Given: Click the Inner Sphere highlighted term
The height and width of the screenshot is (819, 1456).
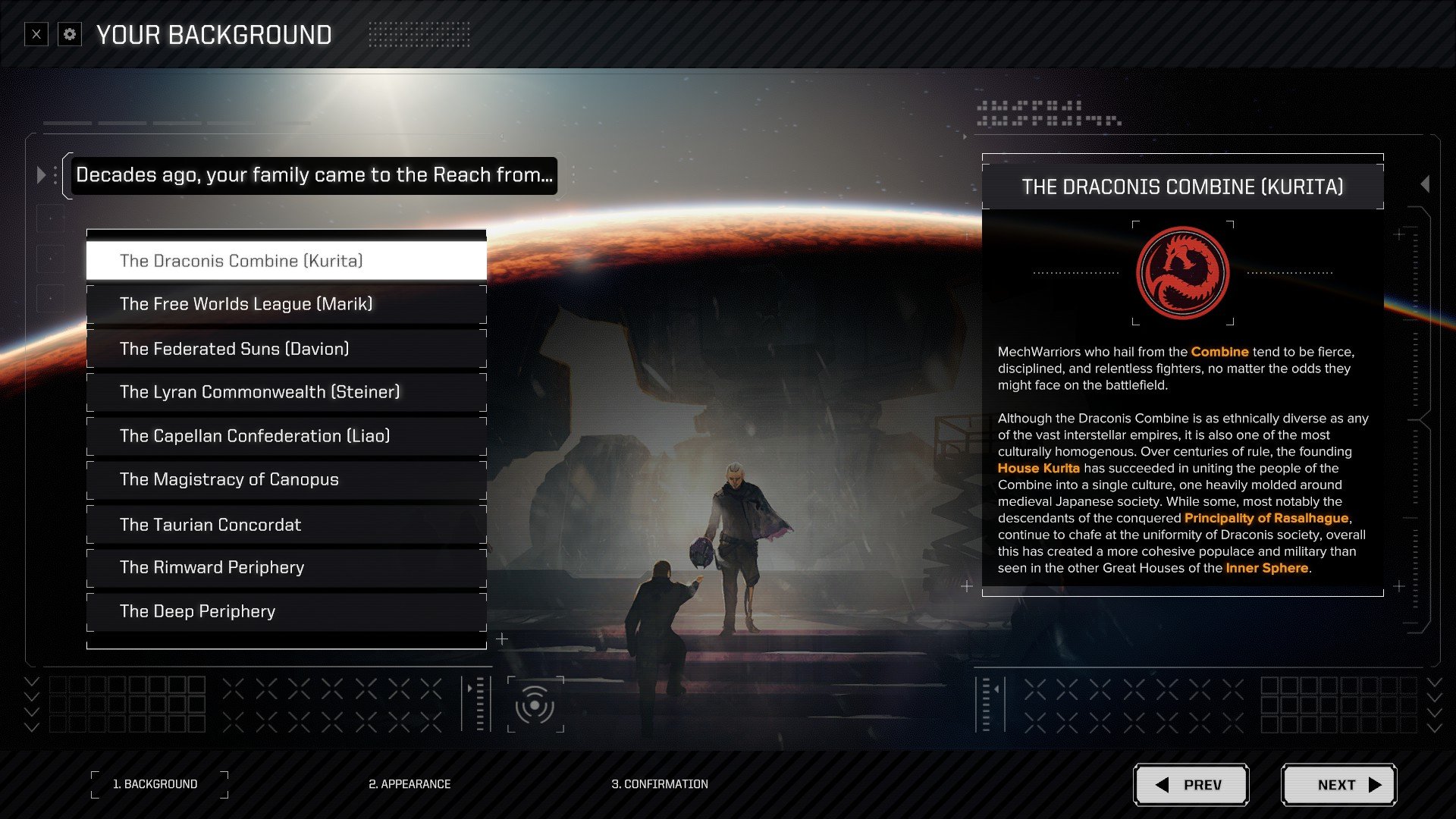Looking at the screenshot, I should (1266, 568).
